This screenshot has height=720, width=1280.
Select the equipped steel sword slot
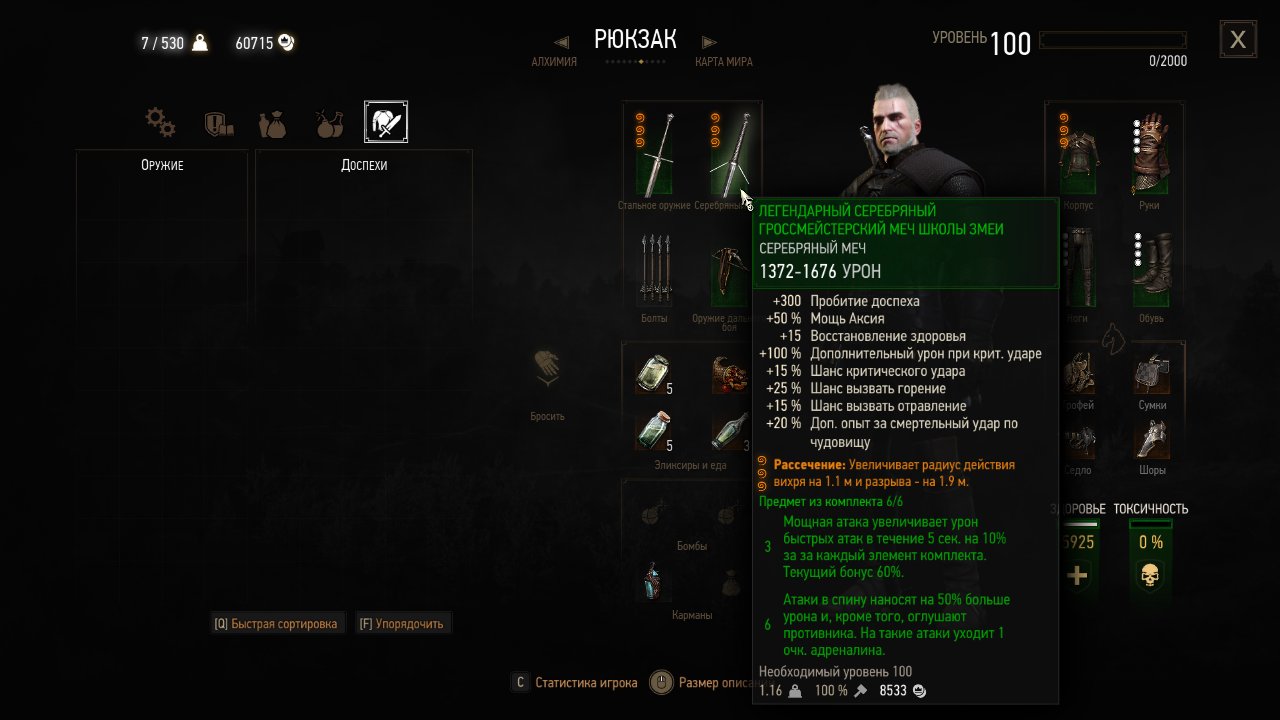pos(655,153)
